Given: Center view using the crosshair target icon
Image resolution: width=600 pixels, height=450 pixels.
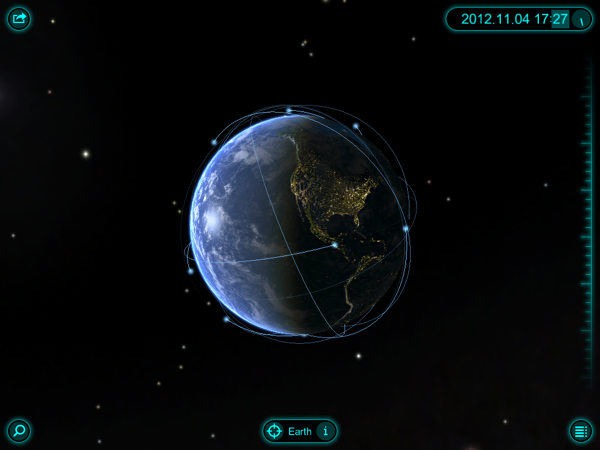Looking at the screenshot, I should point(273,431).
